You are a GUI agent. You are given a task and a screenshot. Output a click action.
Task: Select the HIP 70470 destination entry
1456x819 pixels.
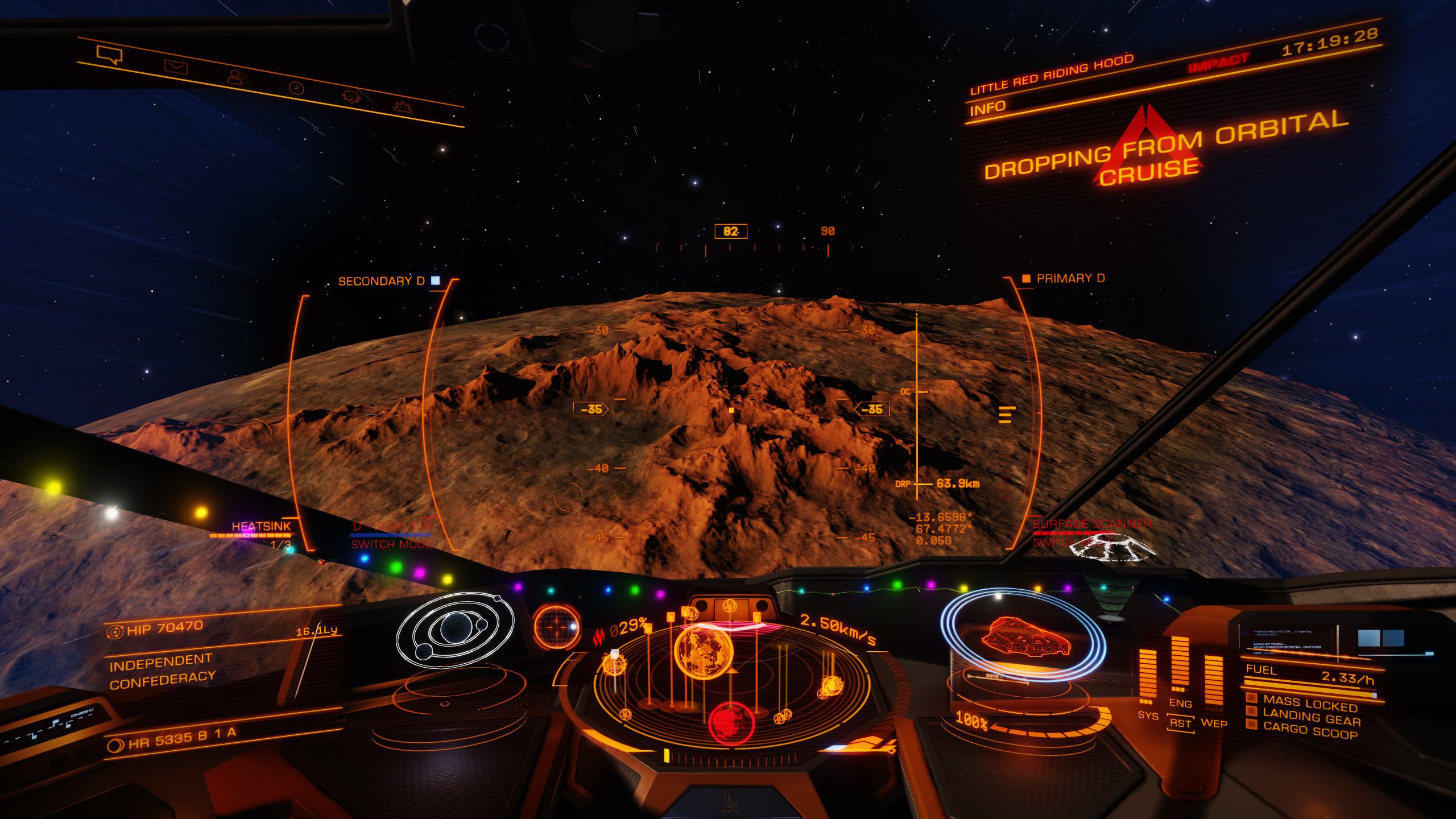tap(165, 627)
